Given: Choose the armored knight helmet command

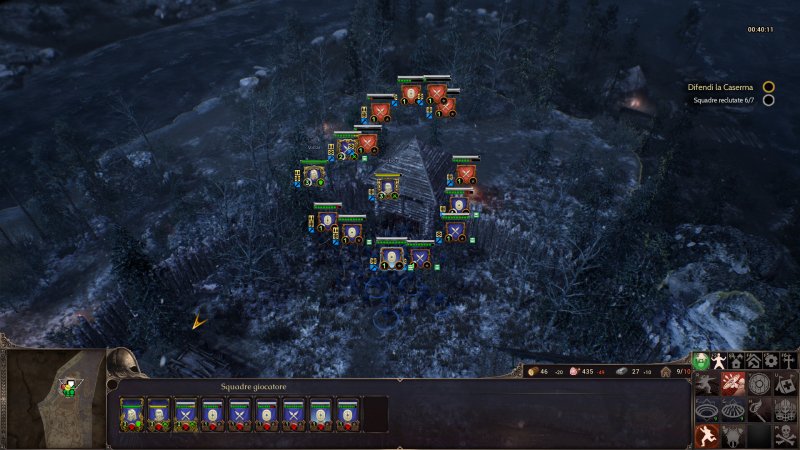Looking at the screenshot, I should [x=784, y=410].
